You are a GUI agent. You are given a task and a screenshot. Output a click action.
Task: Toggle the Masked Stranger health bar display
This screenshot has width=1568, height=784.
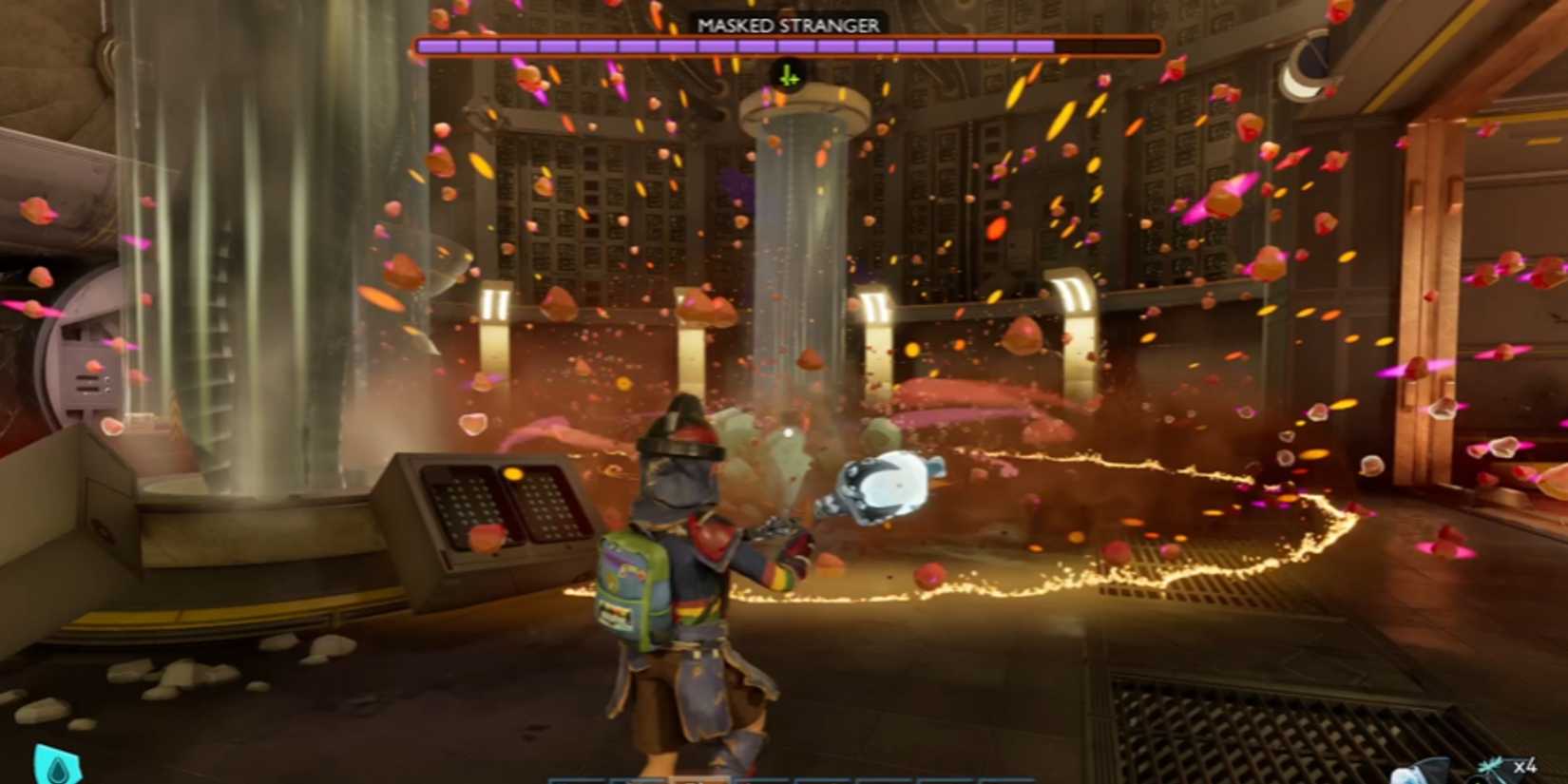coord(787,43)
